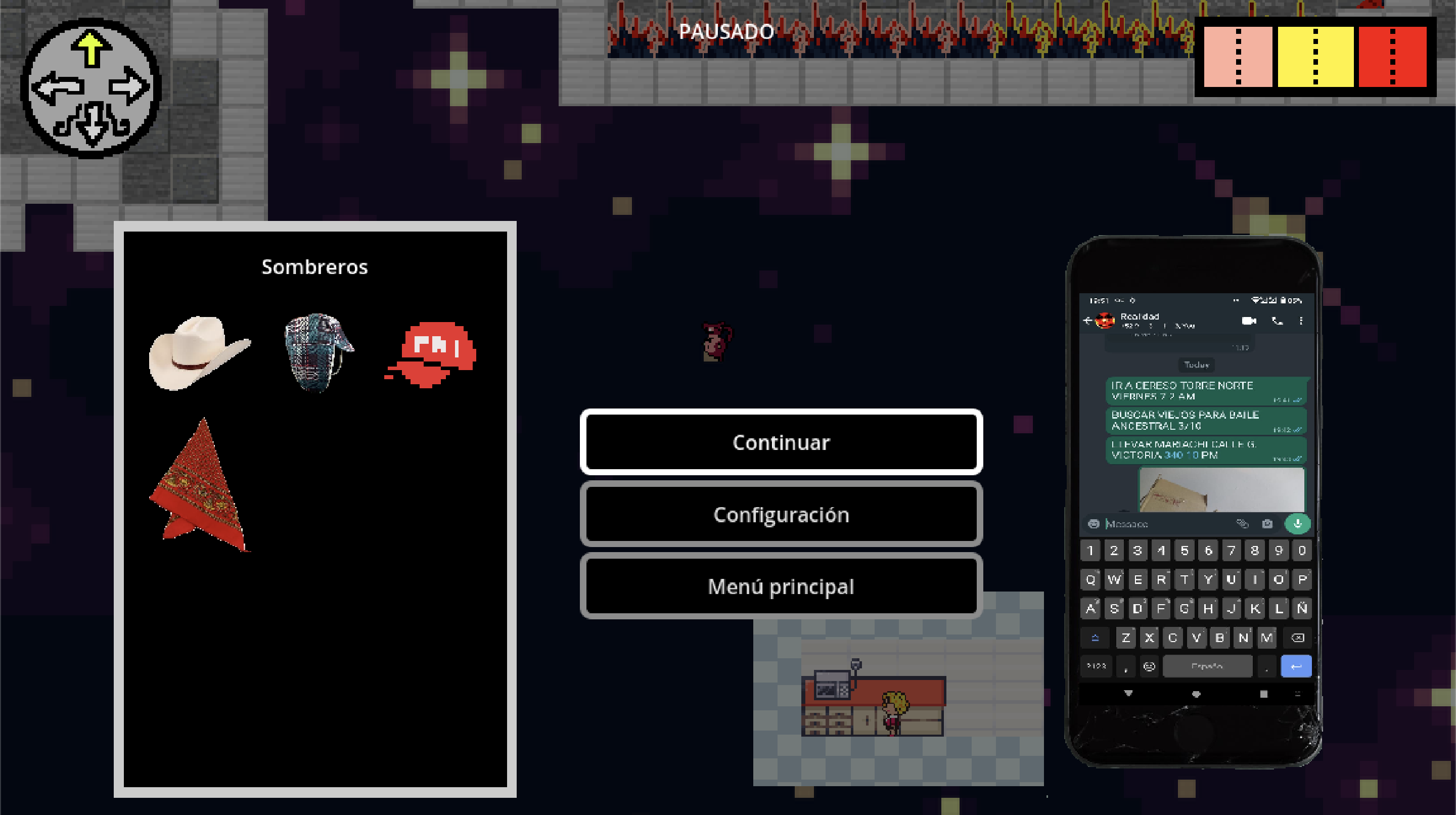Resume game with Continuar button

[x=781, y=442]
